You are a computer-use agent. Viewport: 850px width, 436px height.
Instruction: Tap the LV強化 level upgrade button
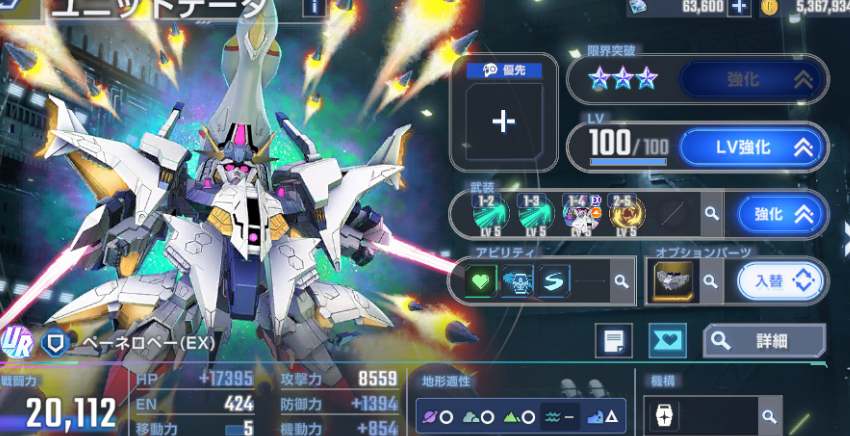coord(752,148)
